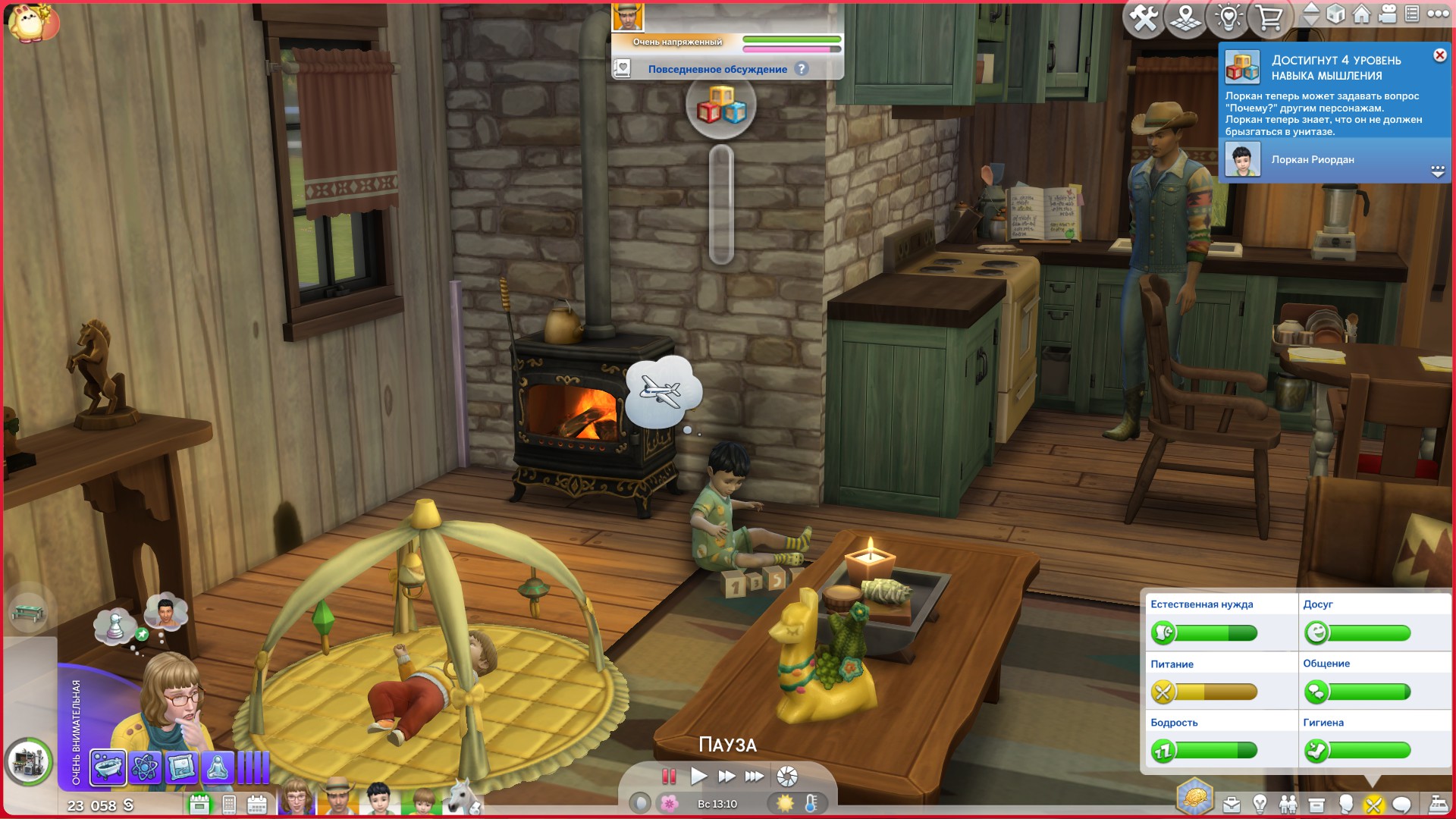
Task: Start the game at normal play speed
Action: [x=698, y=776]
